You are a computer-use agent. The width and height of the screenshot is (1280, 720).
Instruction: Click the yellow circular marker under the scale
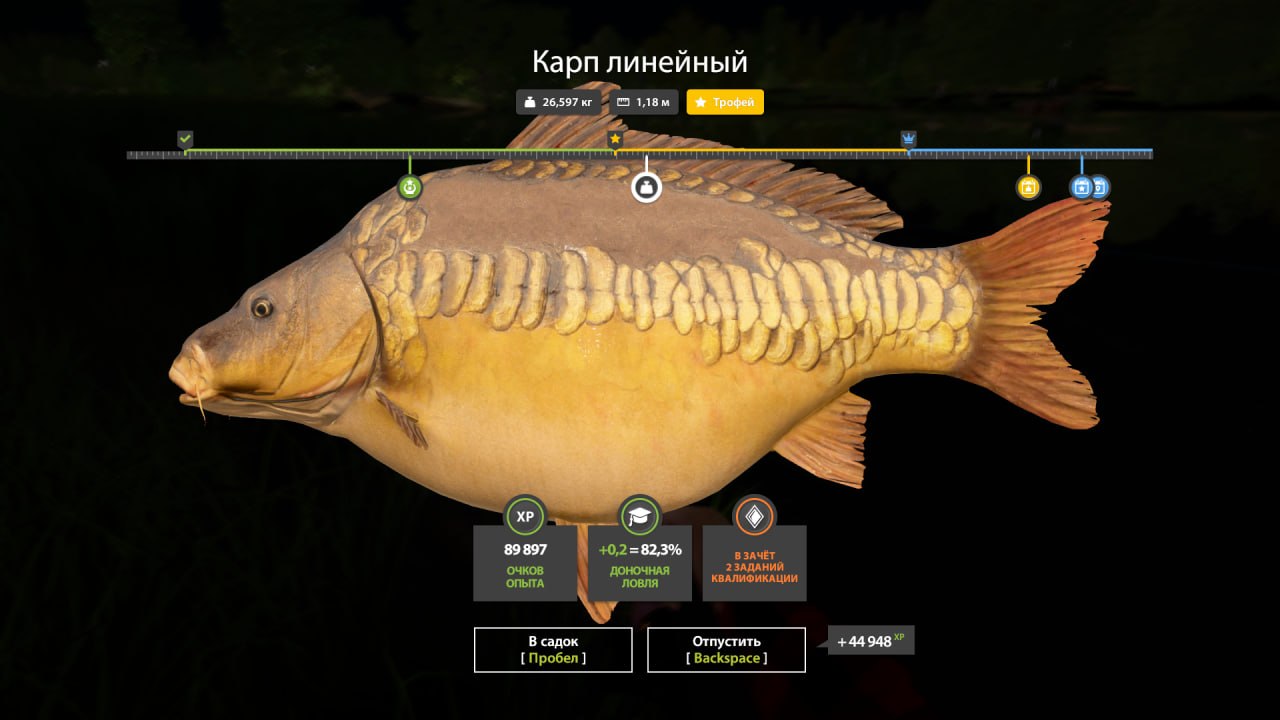point(1028,187)
